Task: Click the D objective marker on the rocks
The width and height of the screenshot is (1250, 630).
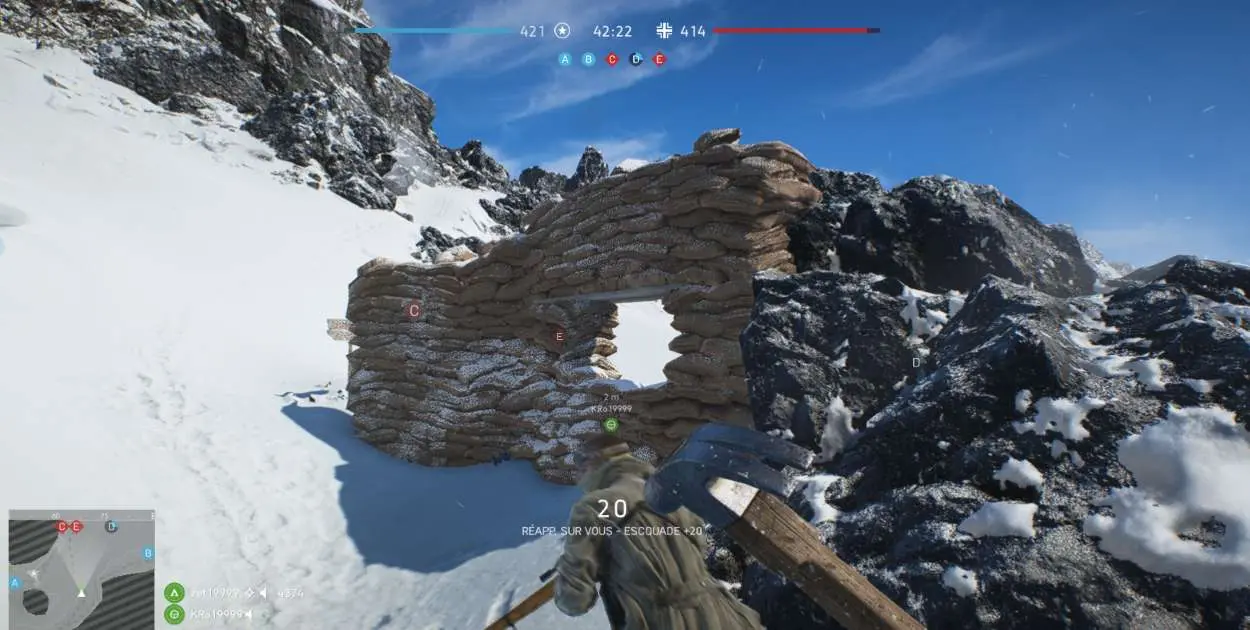Action: tap(916, 362)
